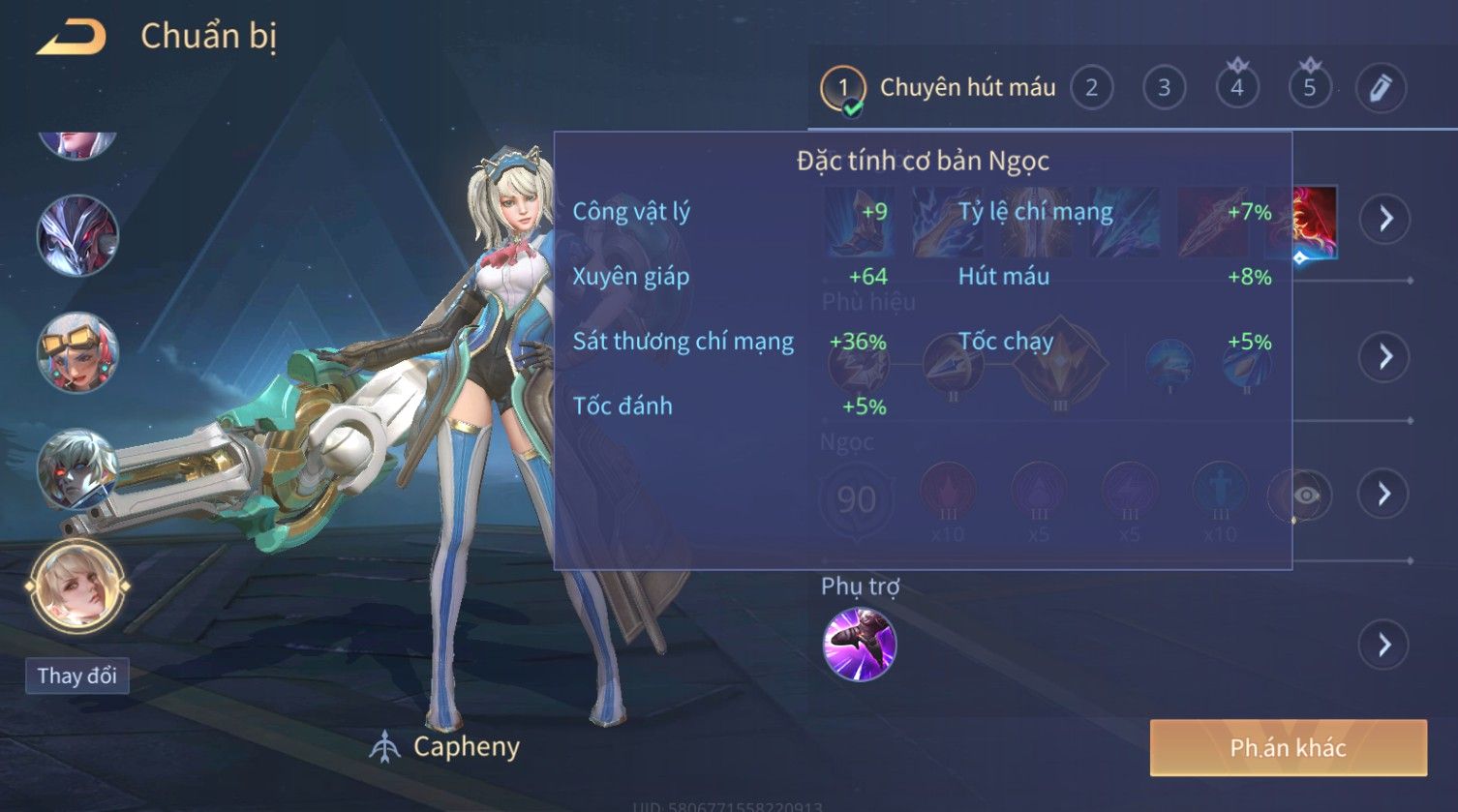Open the Phù hiệu section arrow
Screen dimensions: 1458x812
point(1385,356)
